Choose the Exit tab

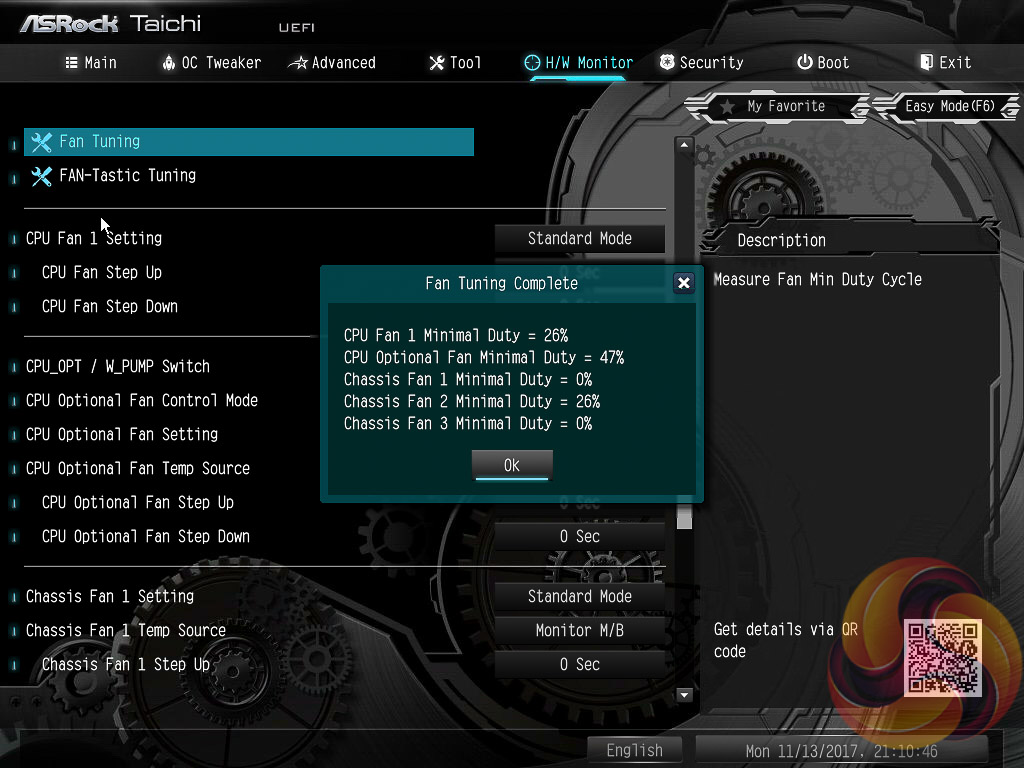coord(945,62)
